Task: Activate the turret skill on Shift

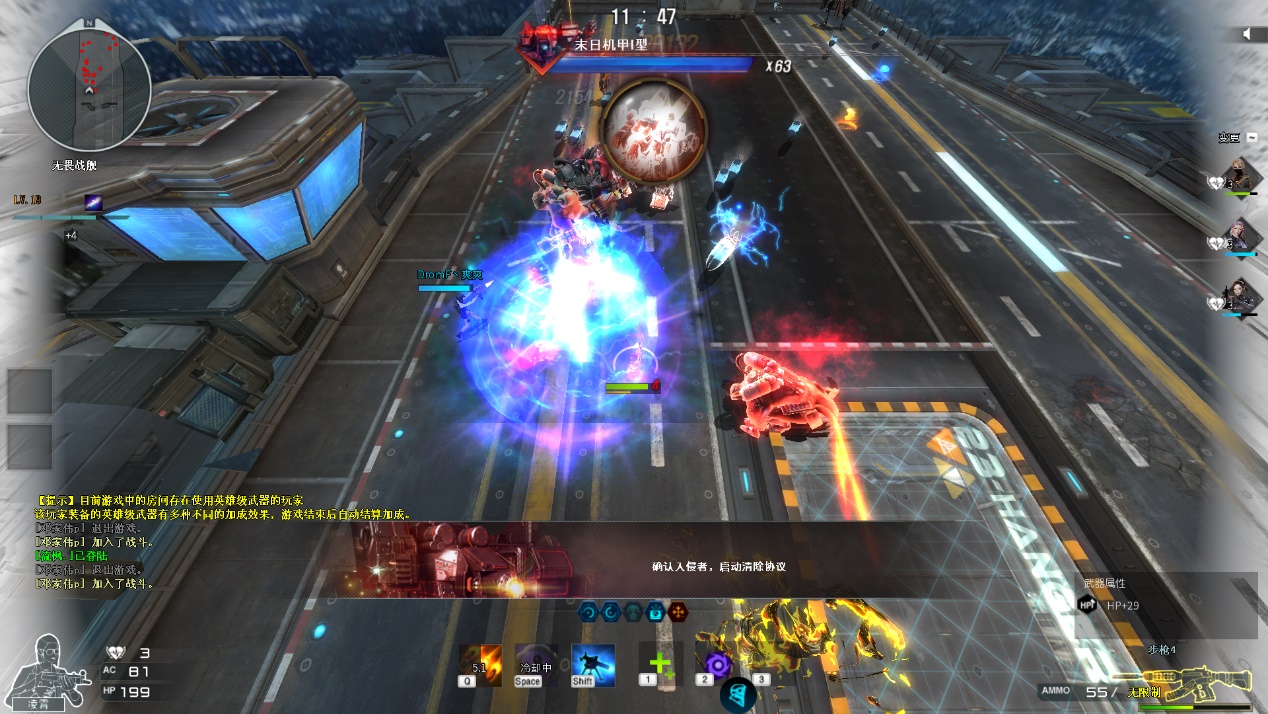Action: tap(593, 663)
